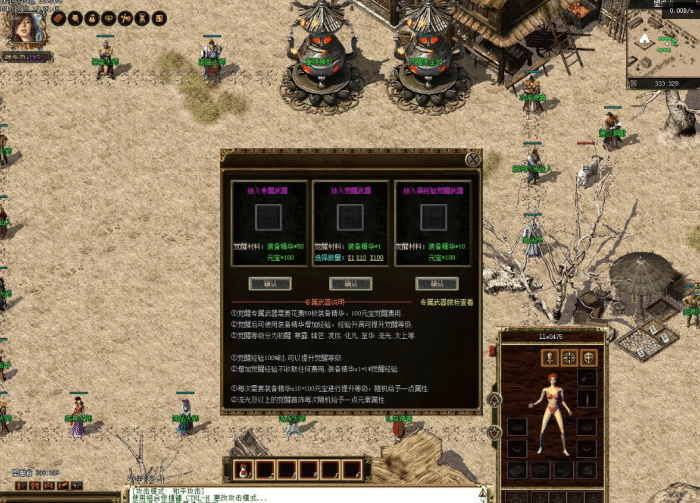Screen dimensions: 700x503
Task: Open the axe icon in top bar
Action: pos(124,18)
